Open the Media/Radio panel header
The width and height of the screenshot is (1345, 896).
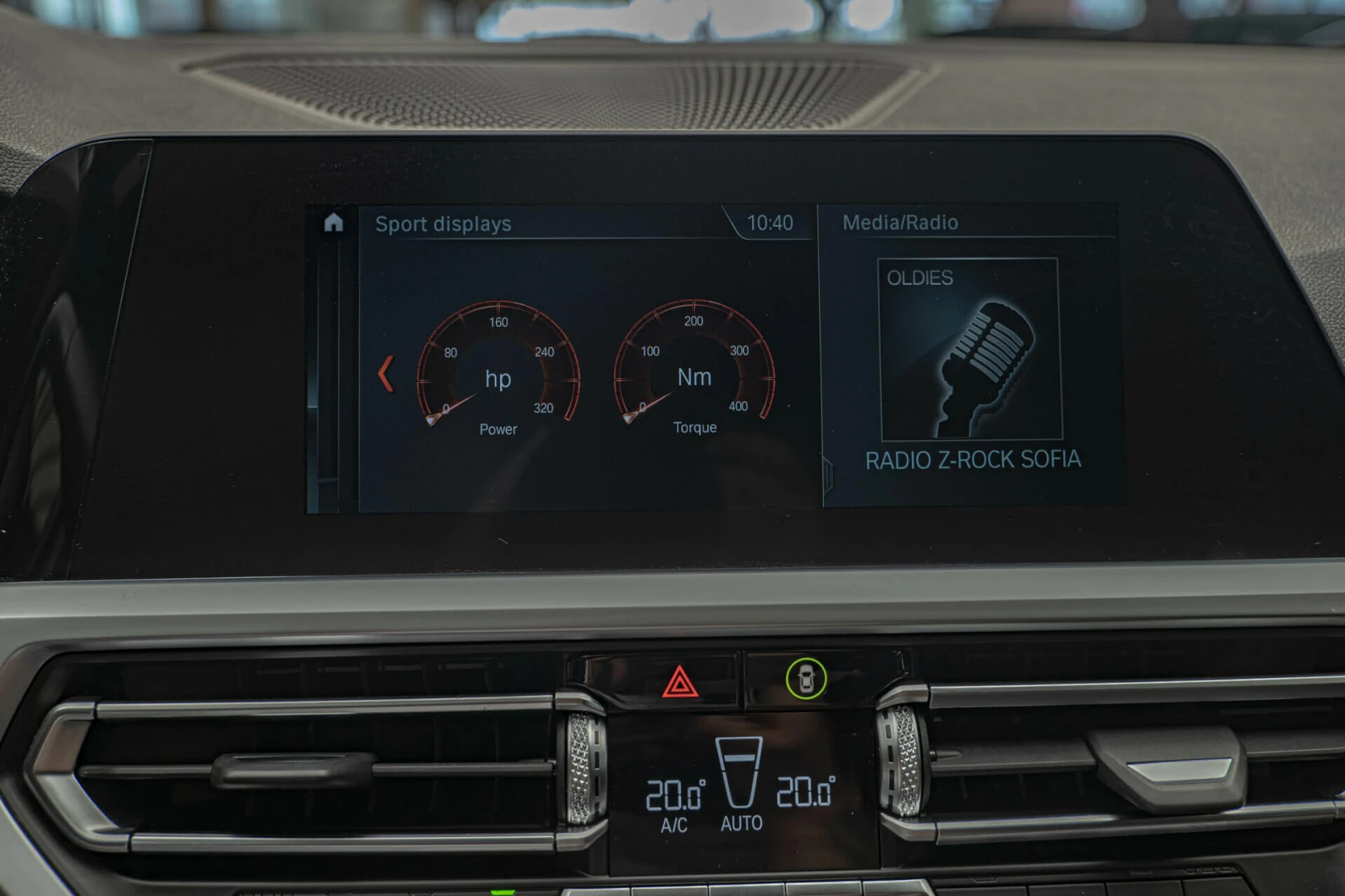[x=900, y=223]
